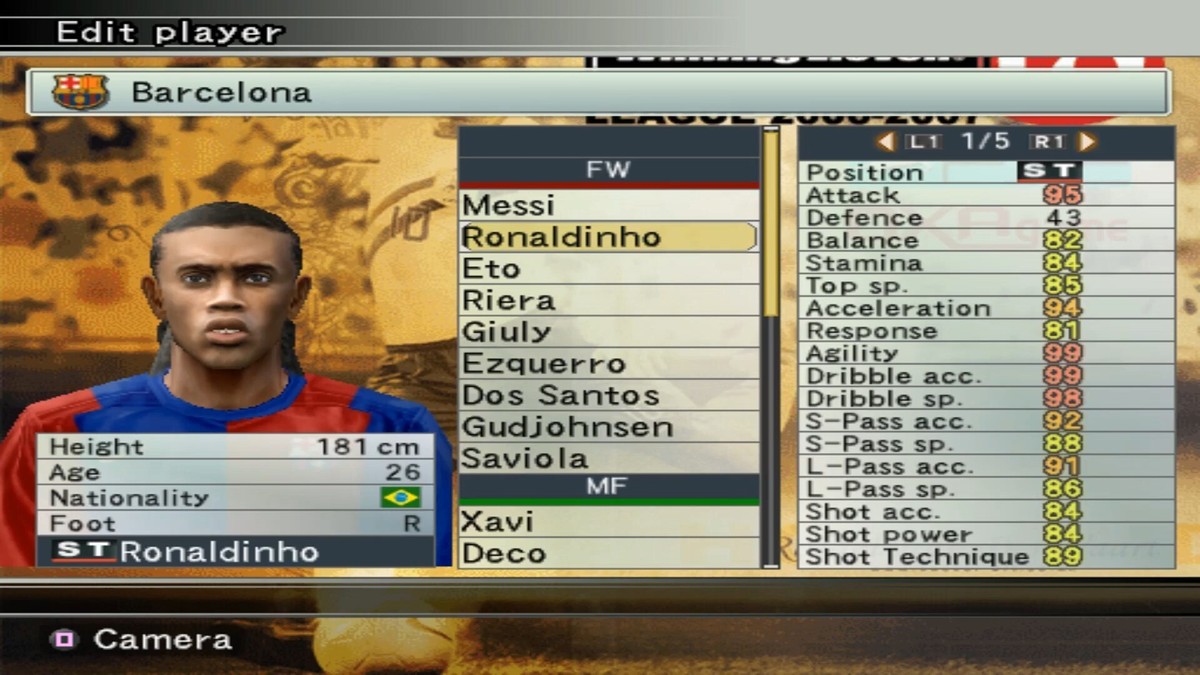Pick Eto from the roster
This screenshot has height=675, width=1200.
coord(608,269)
